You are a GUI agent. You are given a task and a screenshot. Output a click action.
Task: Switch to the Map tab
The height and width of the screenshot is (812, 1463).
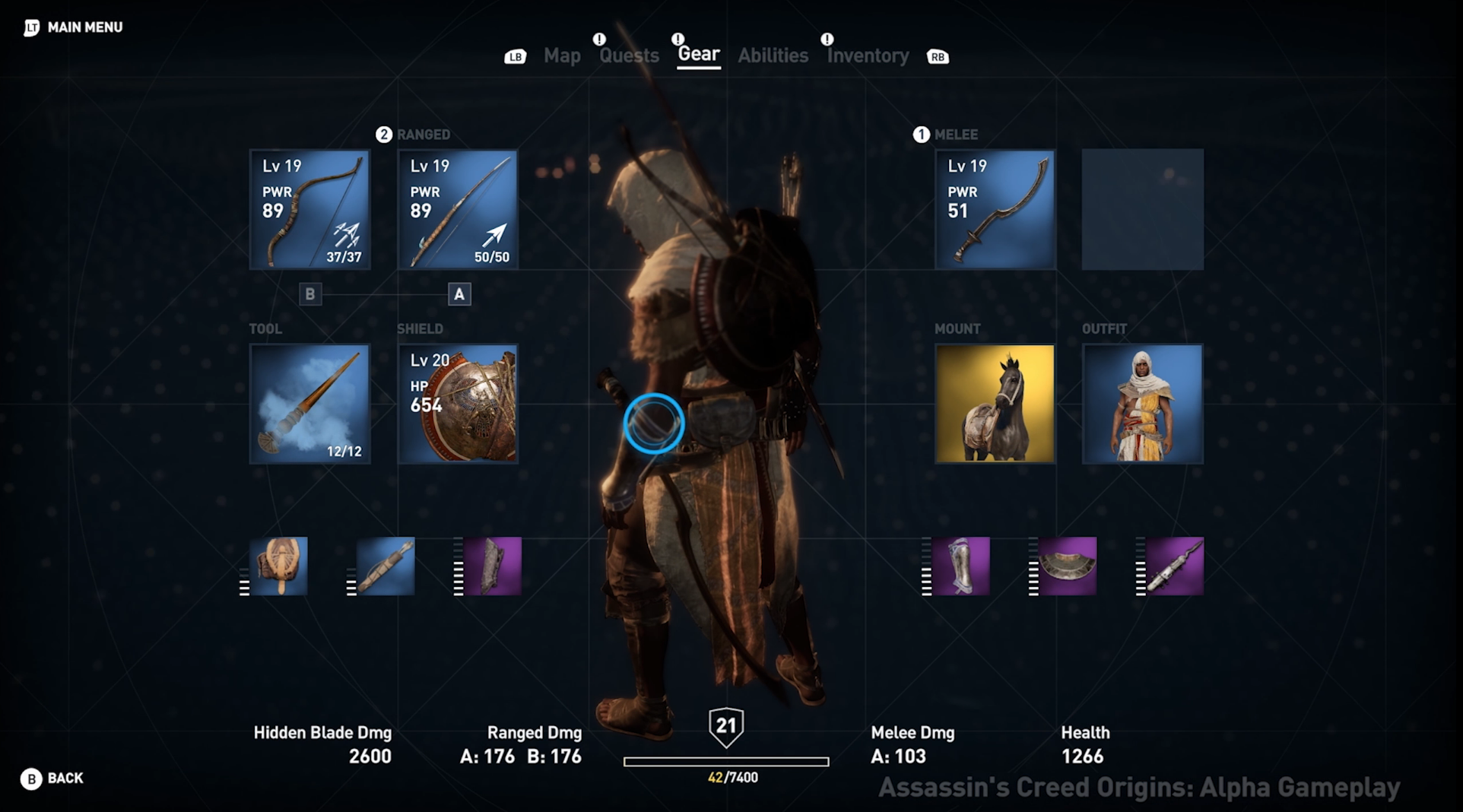click(562, 56)
